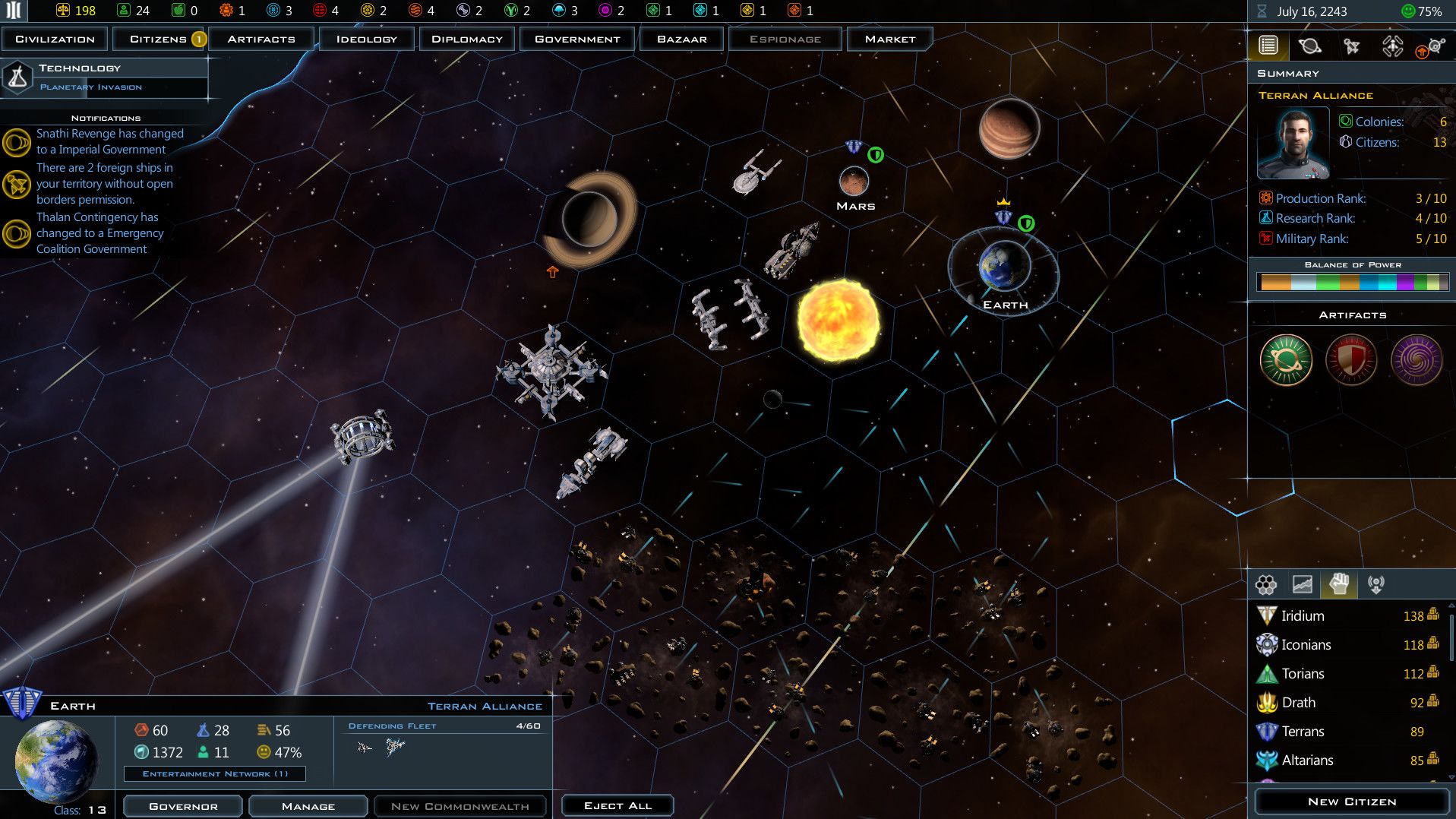Open the Diplomacy menu
Image resolution: width=1456 pixels, height=819 pixels.
[466, 39]
